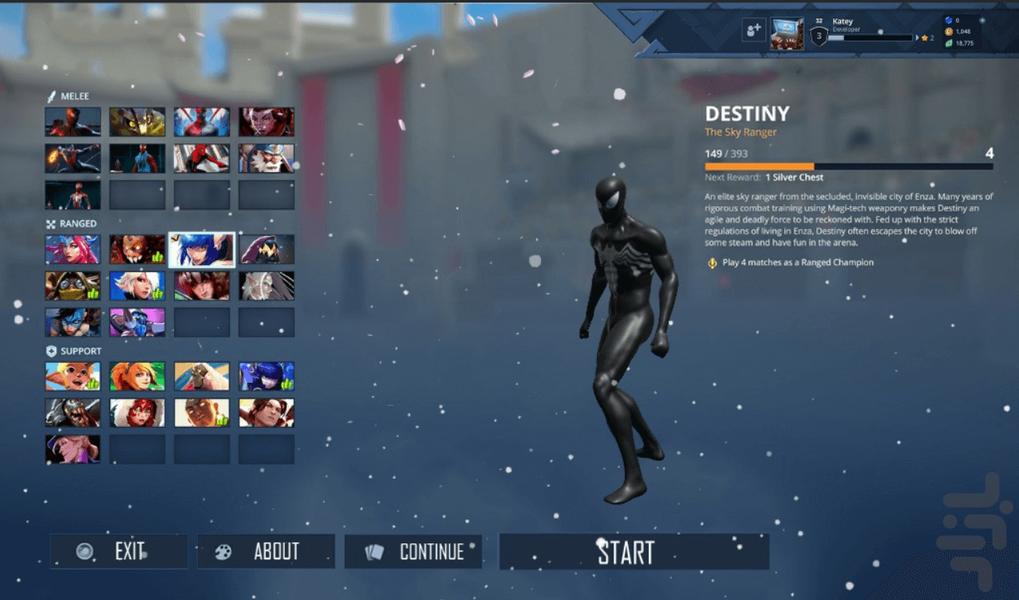
Task: Choose the blue-haired support champion portrait
Action: (x=266, y=376)
